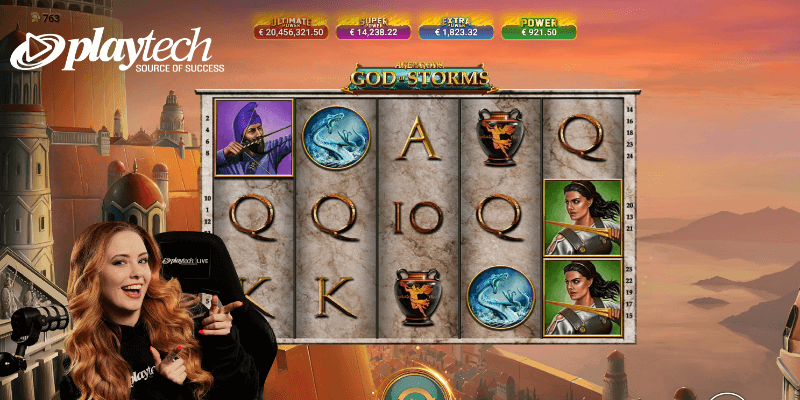Choose the green Power jackpot banner
The height and width of the screenshot is (400, 800).
pos(540,27)
